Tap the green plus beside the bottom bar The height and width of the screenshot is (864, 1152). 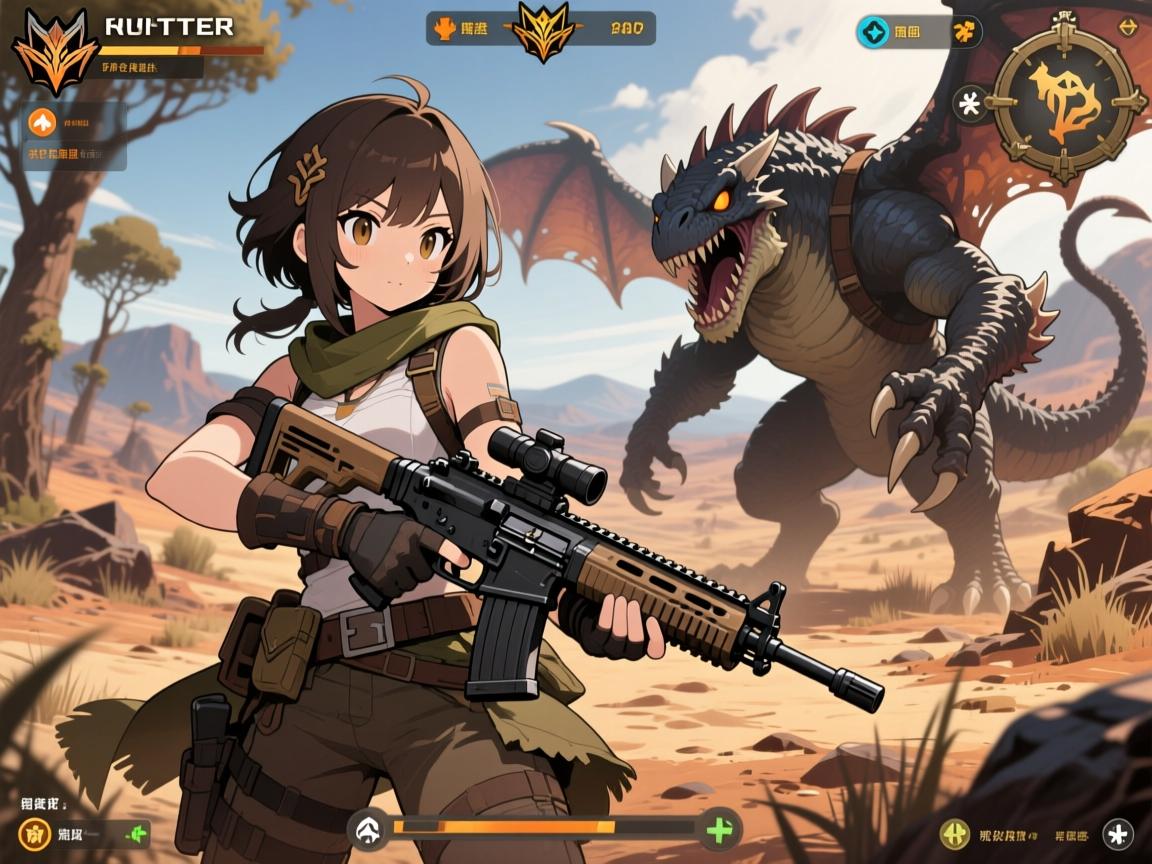coord(719,828)
